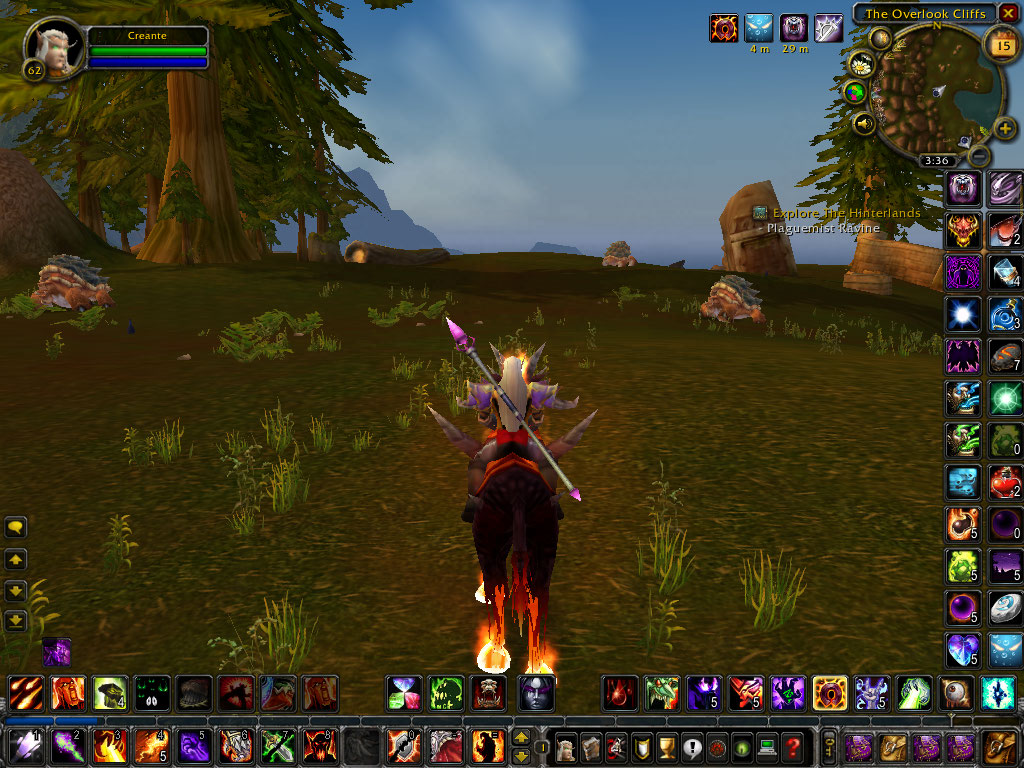
Task: Click the circular minimap
Action: (939, 90)
